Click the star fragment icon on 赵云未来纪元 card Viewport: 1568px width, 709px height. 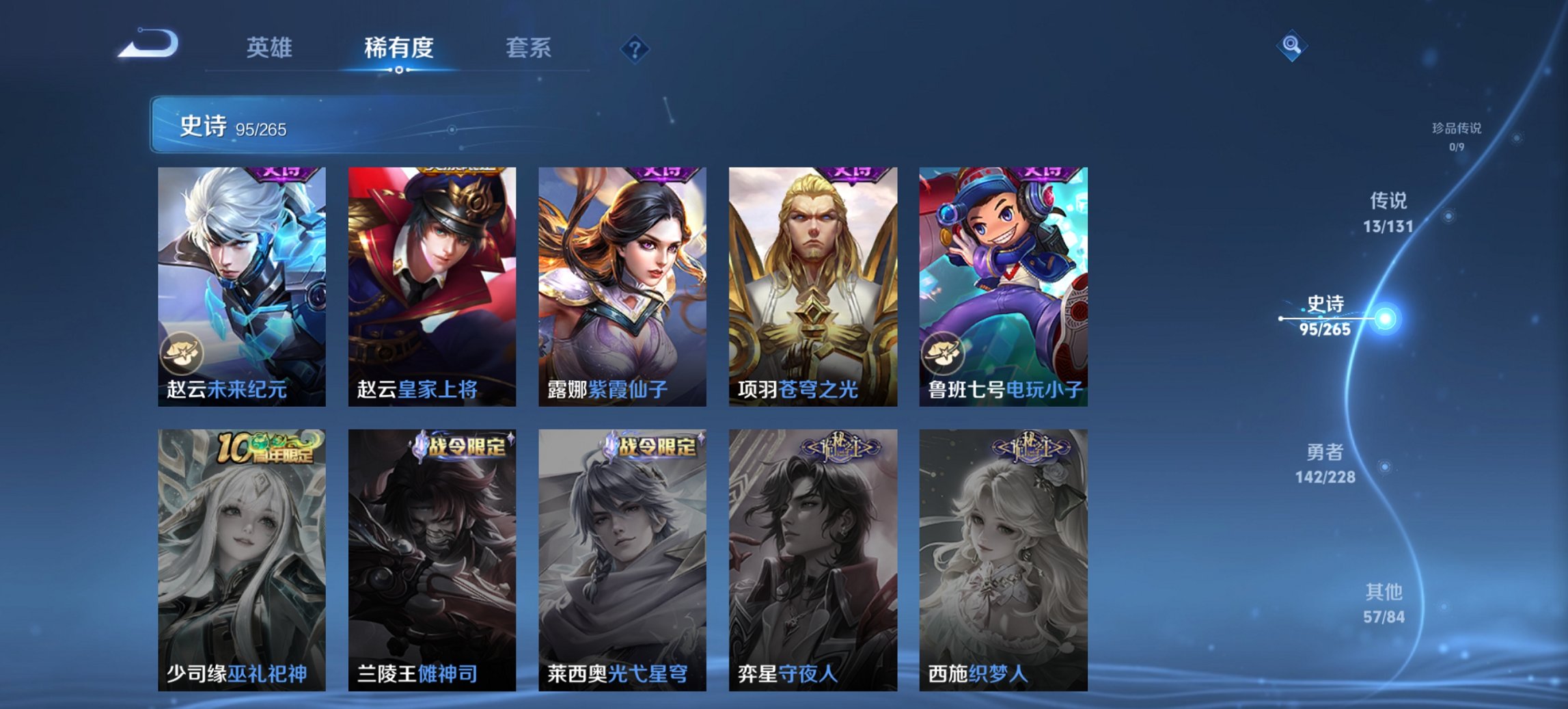point(182,353)
